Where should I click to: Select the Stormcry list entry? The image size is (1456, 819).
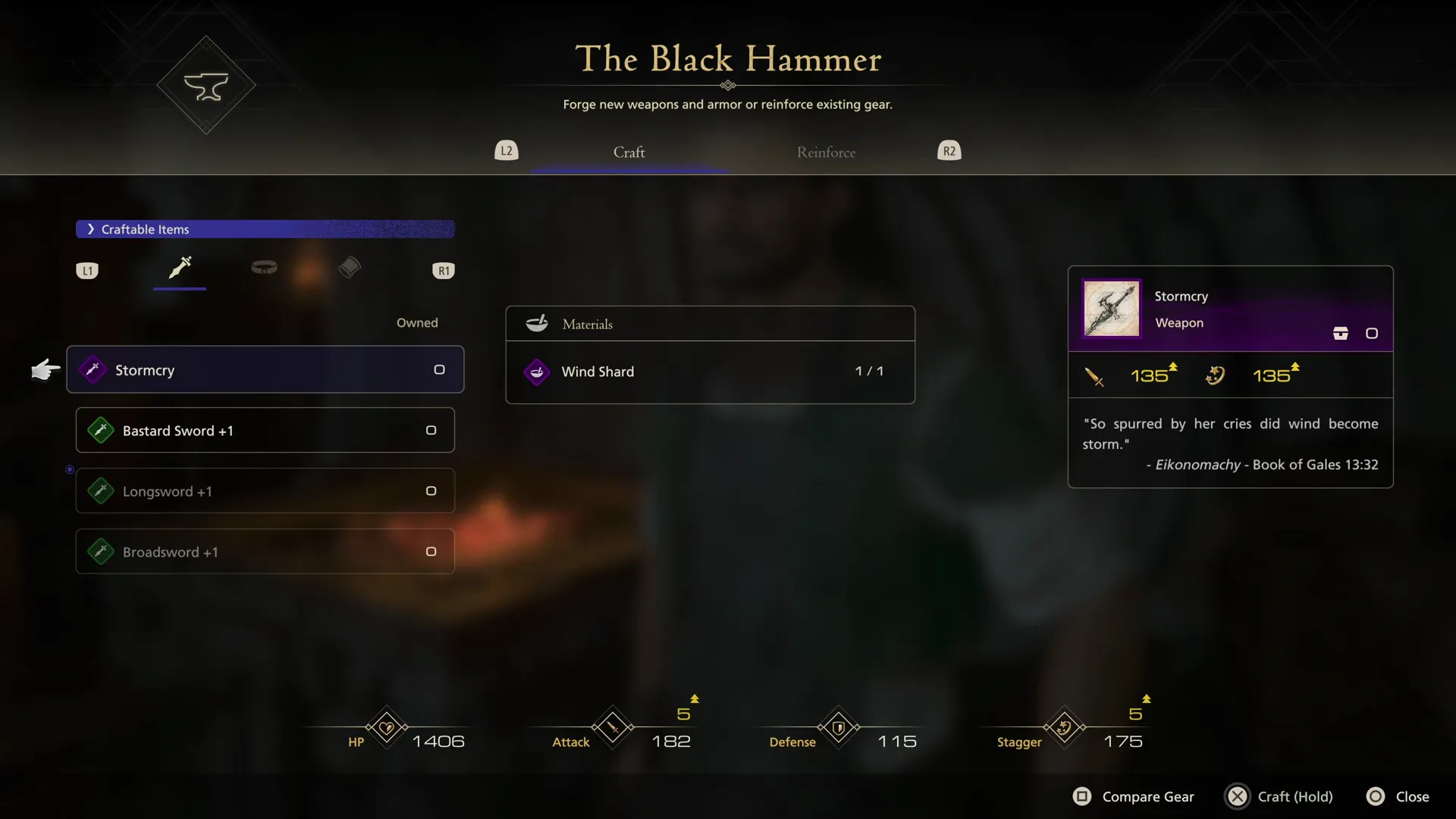coord(265,369)
